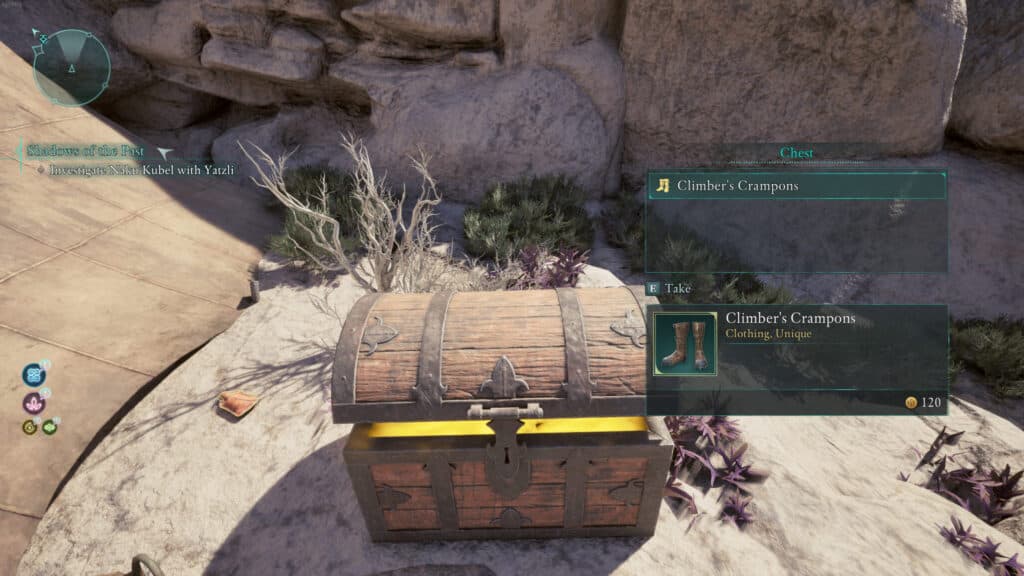This screenshot has width=1024, height=576.
Task: Activate the yellow spiral ability icon
Action: click(30, 427)
